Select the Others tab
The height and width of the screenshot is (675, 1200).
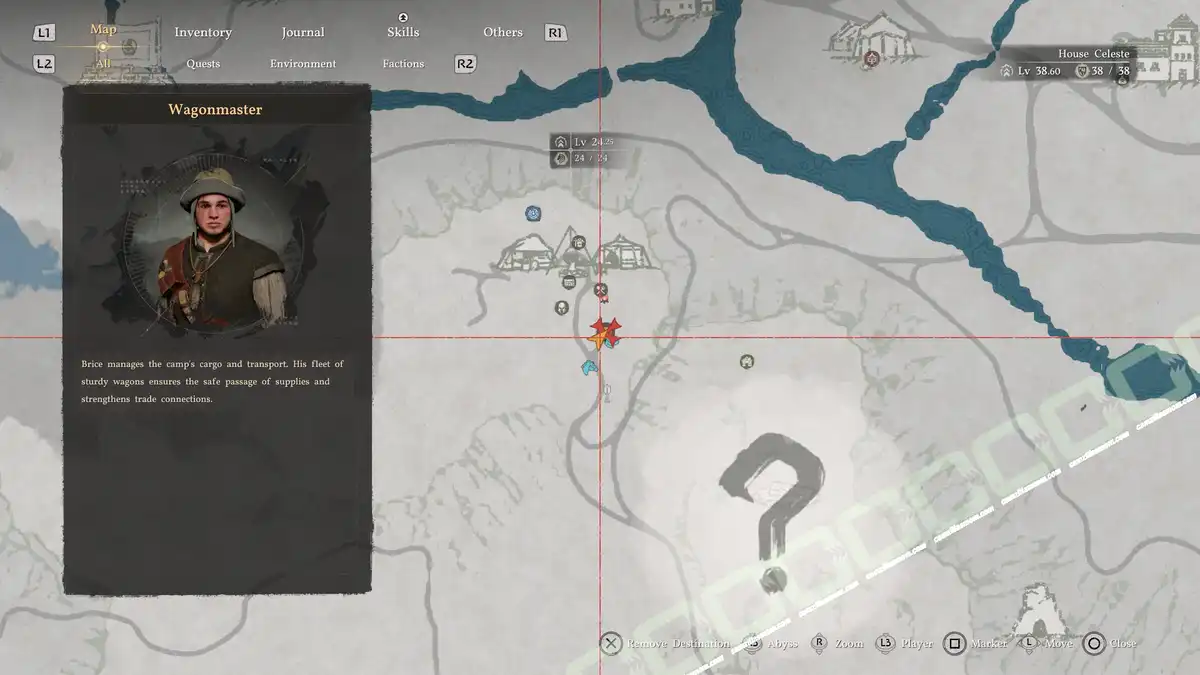503,32
